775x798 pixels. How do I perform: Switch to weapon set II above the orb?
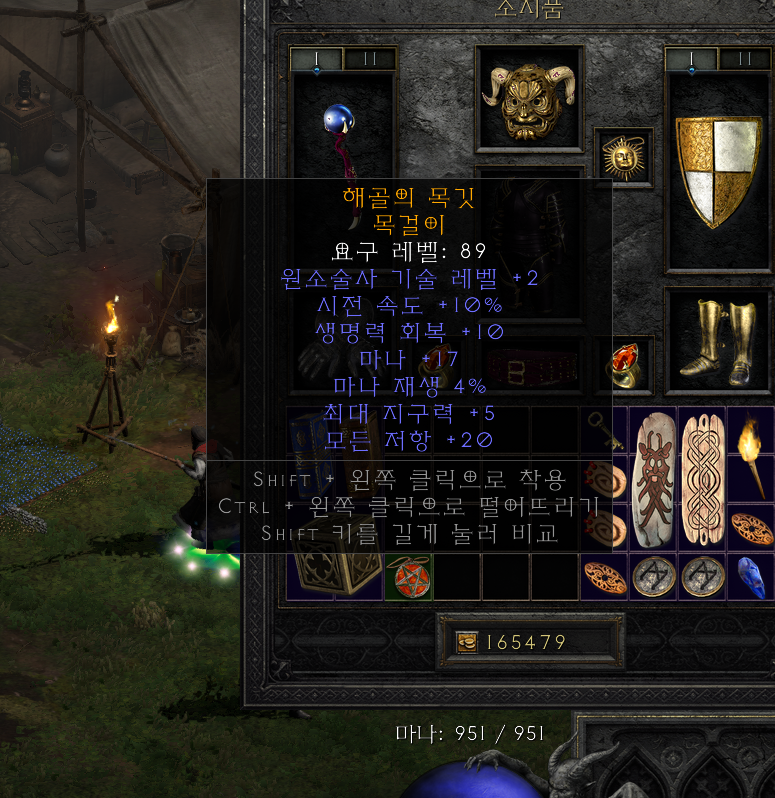click(369, 59)
